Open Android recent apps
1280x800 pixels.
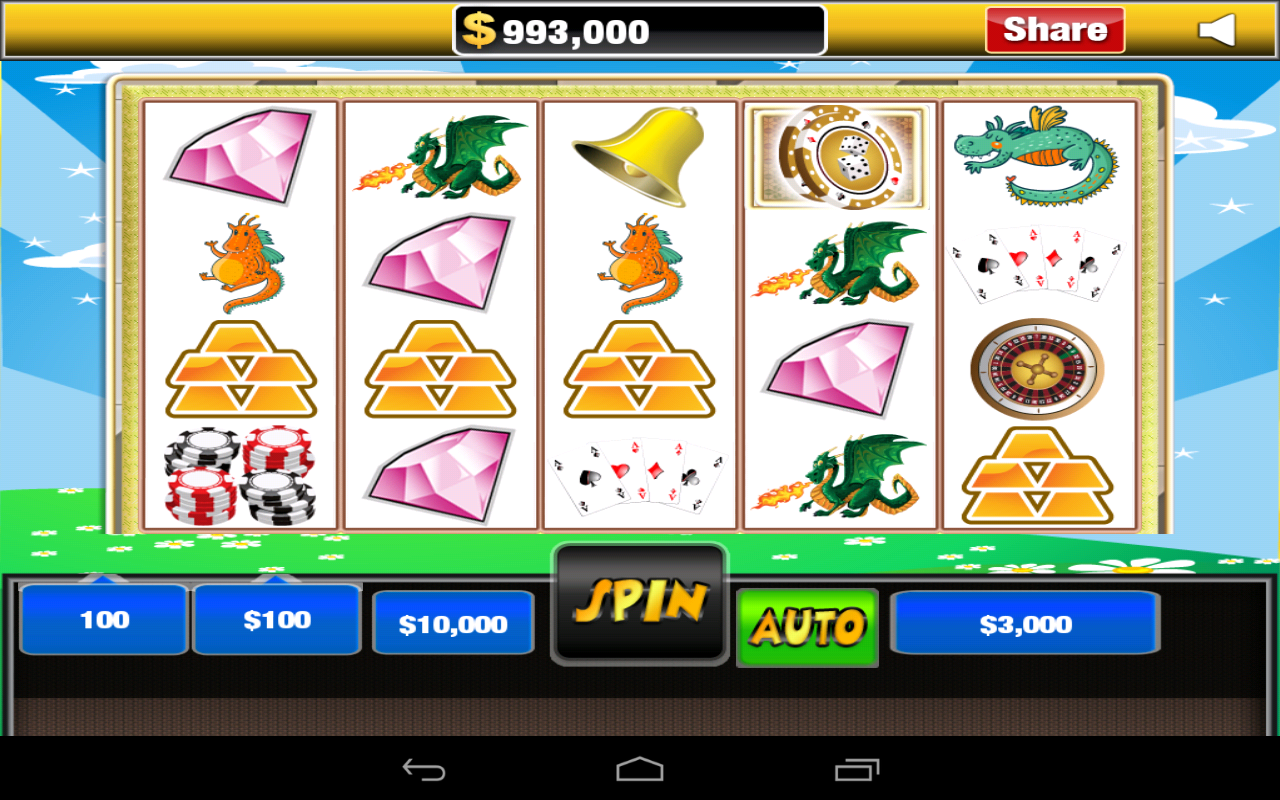(853, 769)
